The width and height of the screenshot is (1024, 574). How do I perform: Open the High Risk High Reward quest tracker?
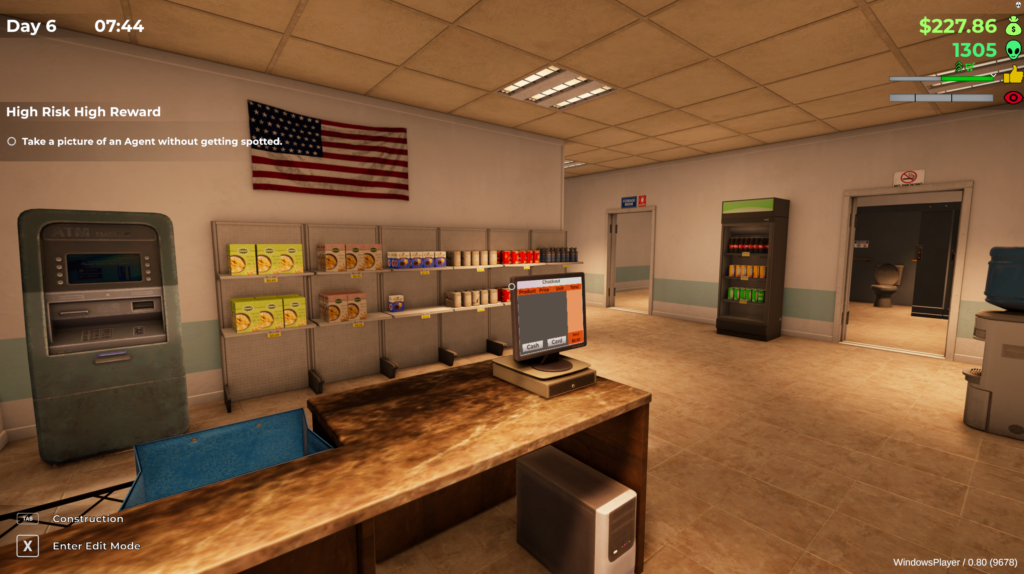pos(83,112)
